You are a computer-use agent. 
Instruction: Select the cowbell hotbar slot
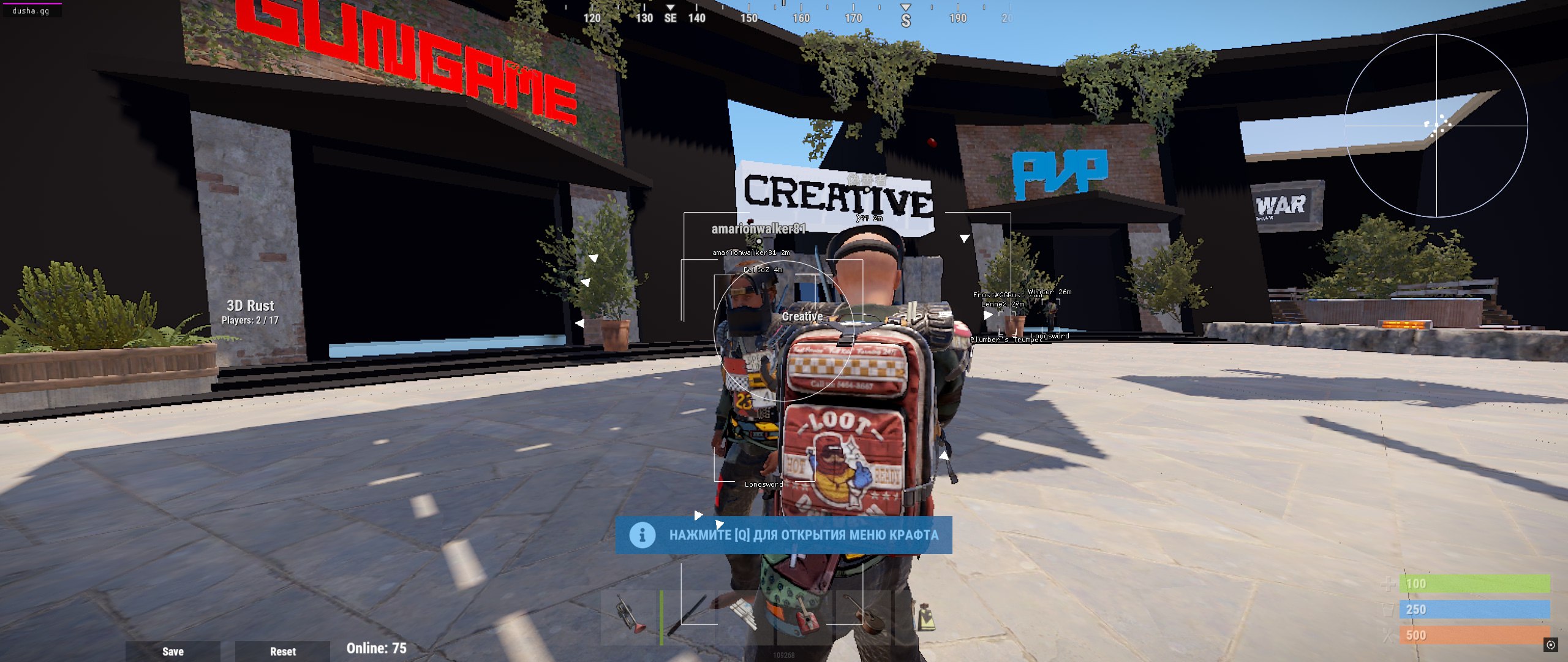click(922, 617)
